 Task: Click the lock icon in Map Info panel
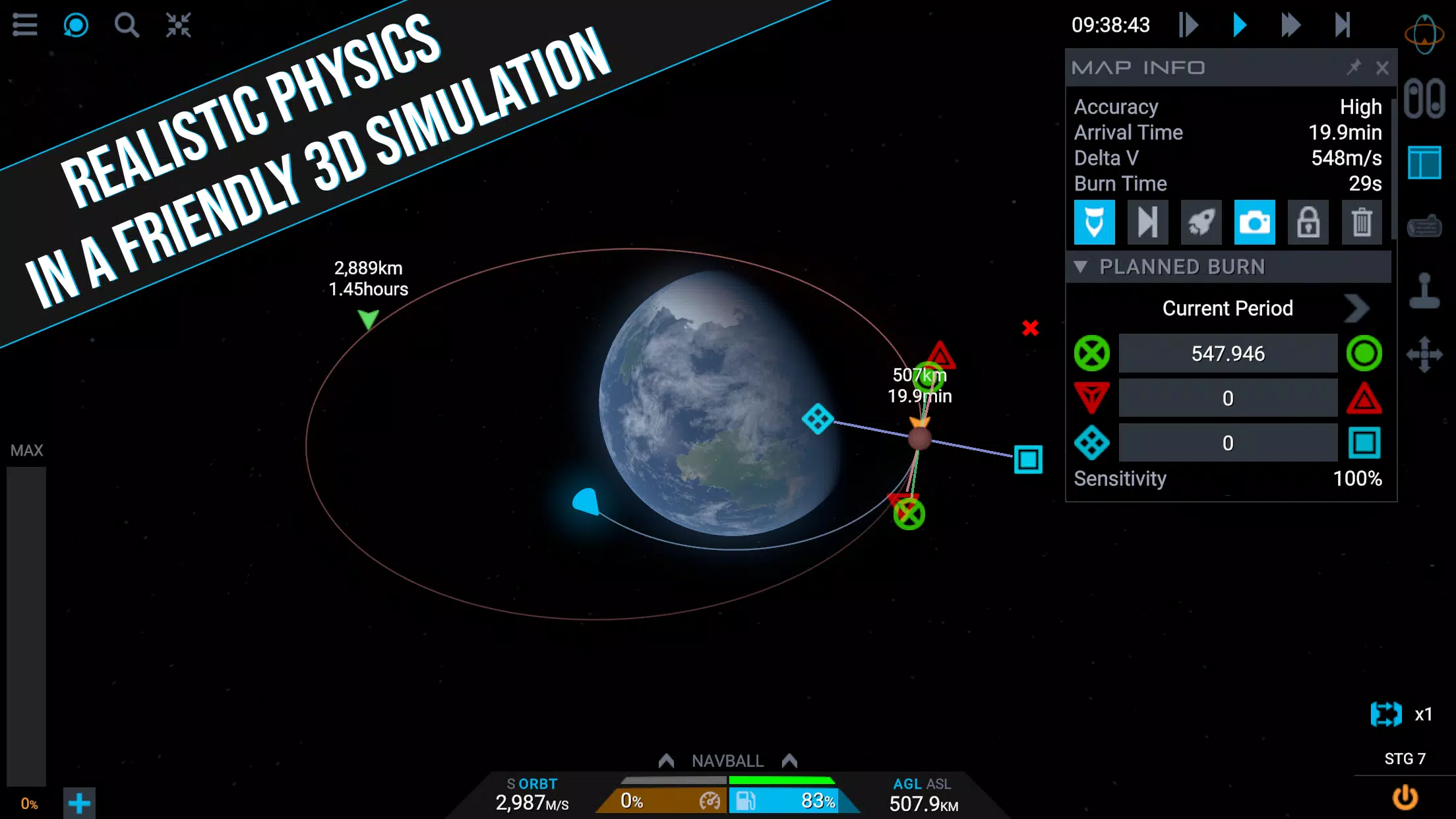click(1308, 222)
